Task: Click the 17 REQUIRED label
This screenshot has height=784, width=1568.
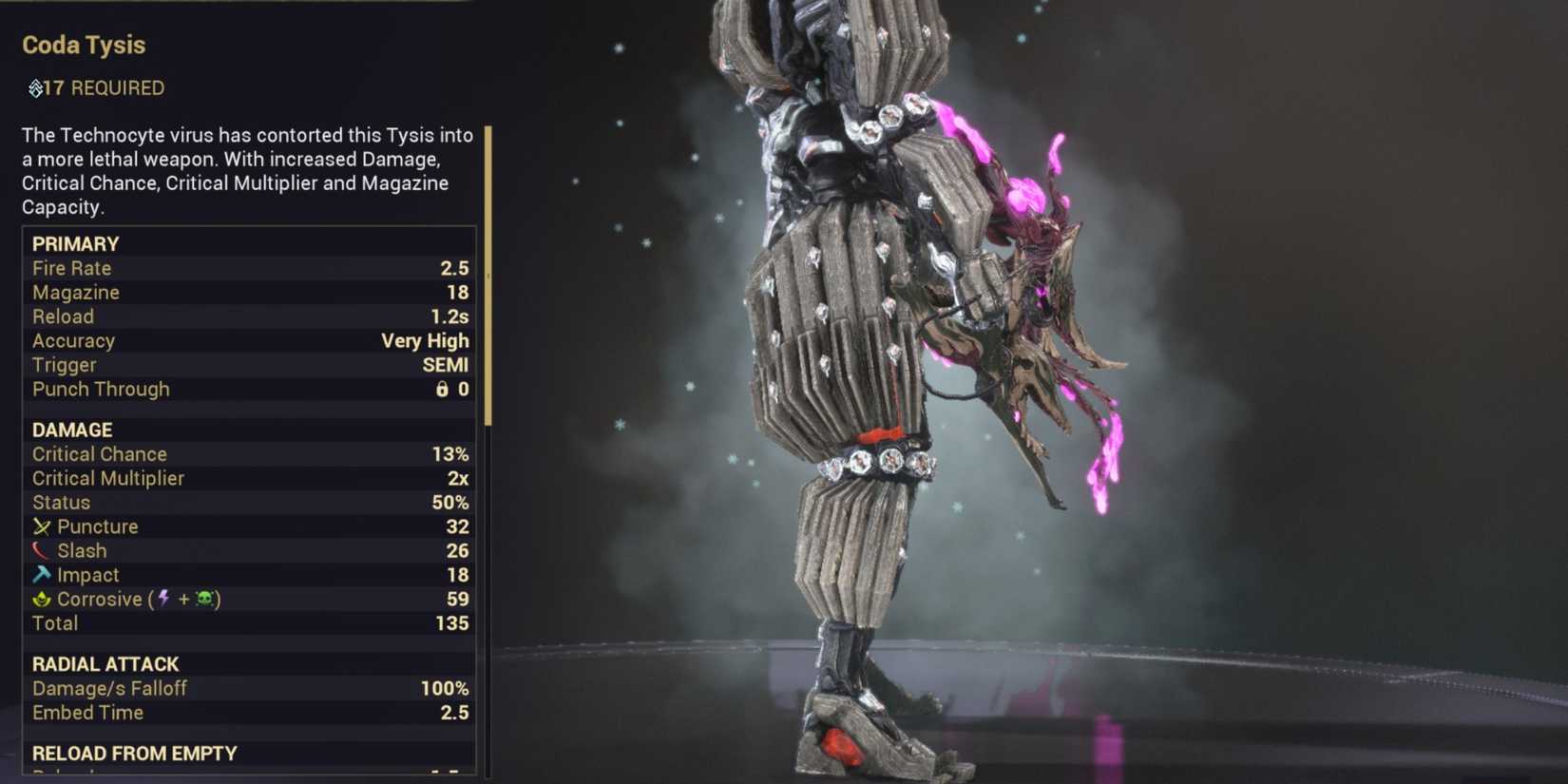Action: [105, 88]
